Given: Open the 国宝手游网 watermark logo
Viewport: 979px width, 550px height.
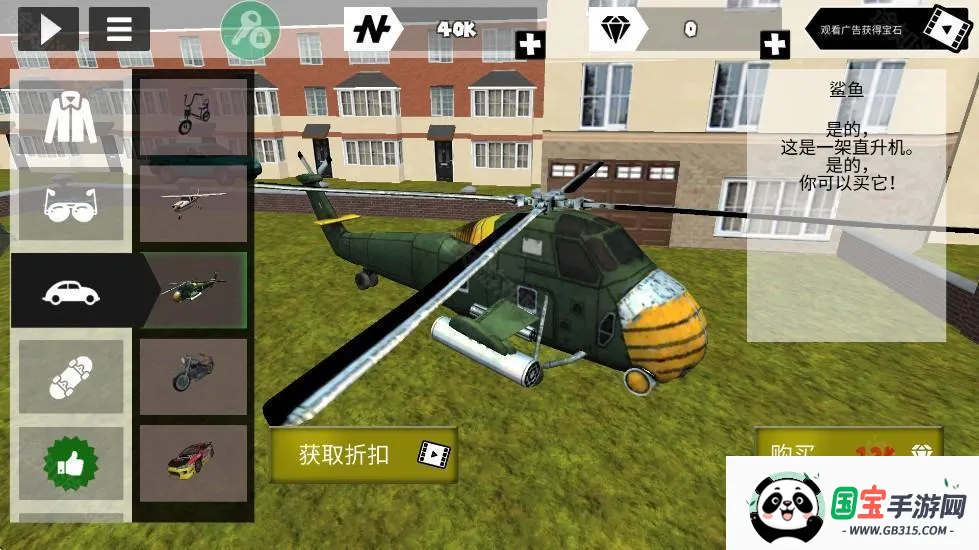Looking at the screenshot, I should pos(852,504).
